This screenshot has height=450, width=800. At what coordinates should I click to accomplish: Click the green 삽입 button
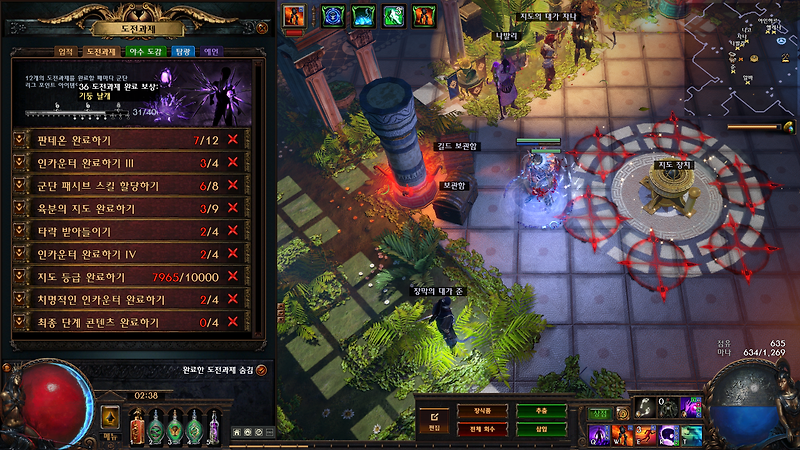[541, 429]
